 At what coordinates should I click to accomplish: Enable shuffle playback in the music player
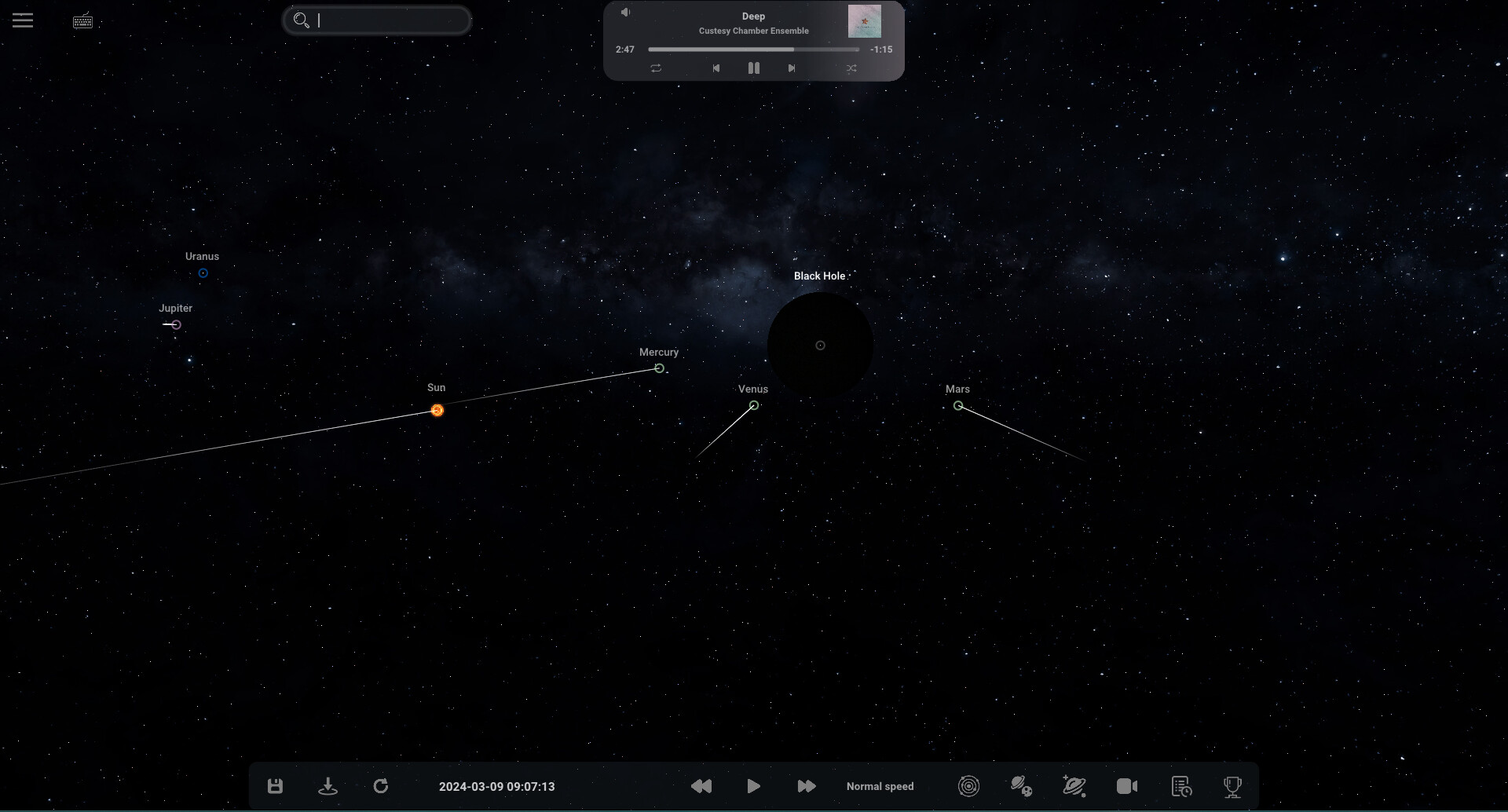pos(851,68)
